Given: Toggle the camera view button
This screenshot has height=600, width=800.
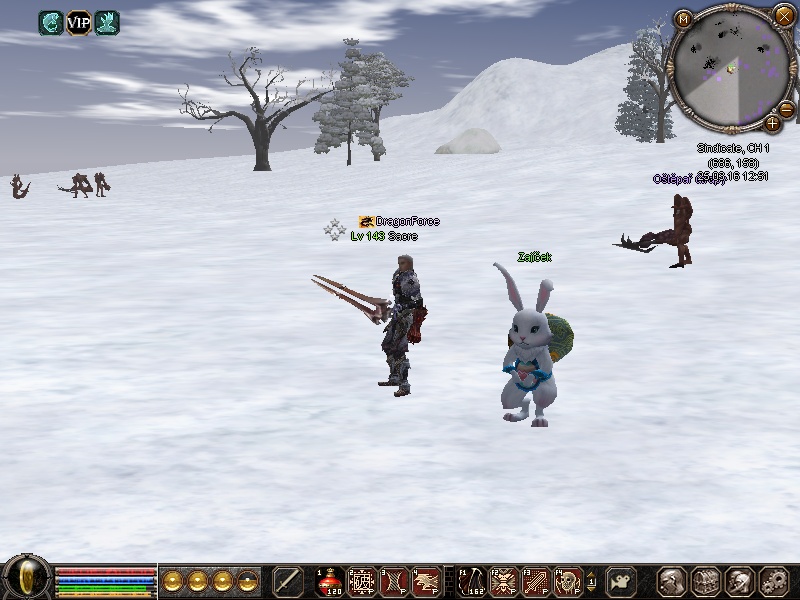Looking at the screenshot, I should point(623,581).
